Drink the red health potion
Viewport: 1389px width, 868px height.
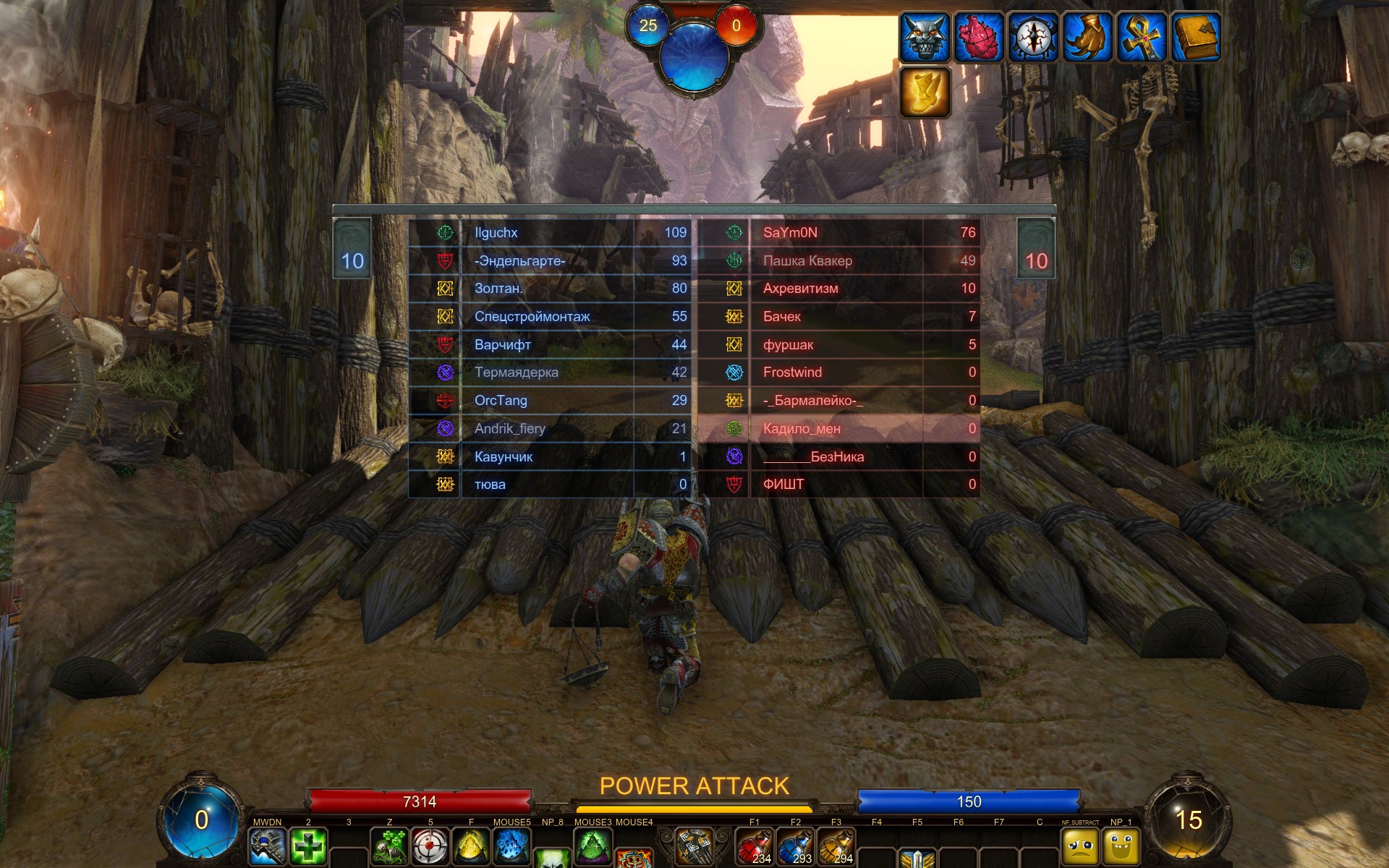point(755,846)
